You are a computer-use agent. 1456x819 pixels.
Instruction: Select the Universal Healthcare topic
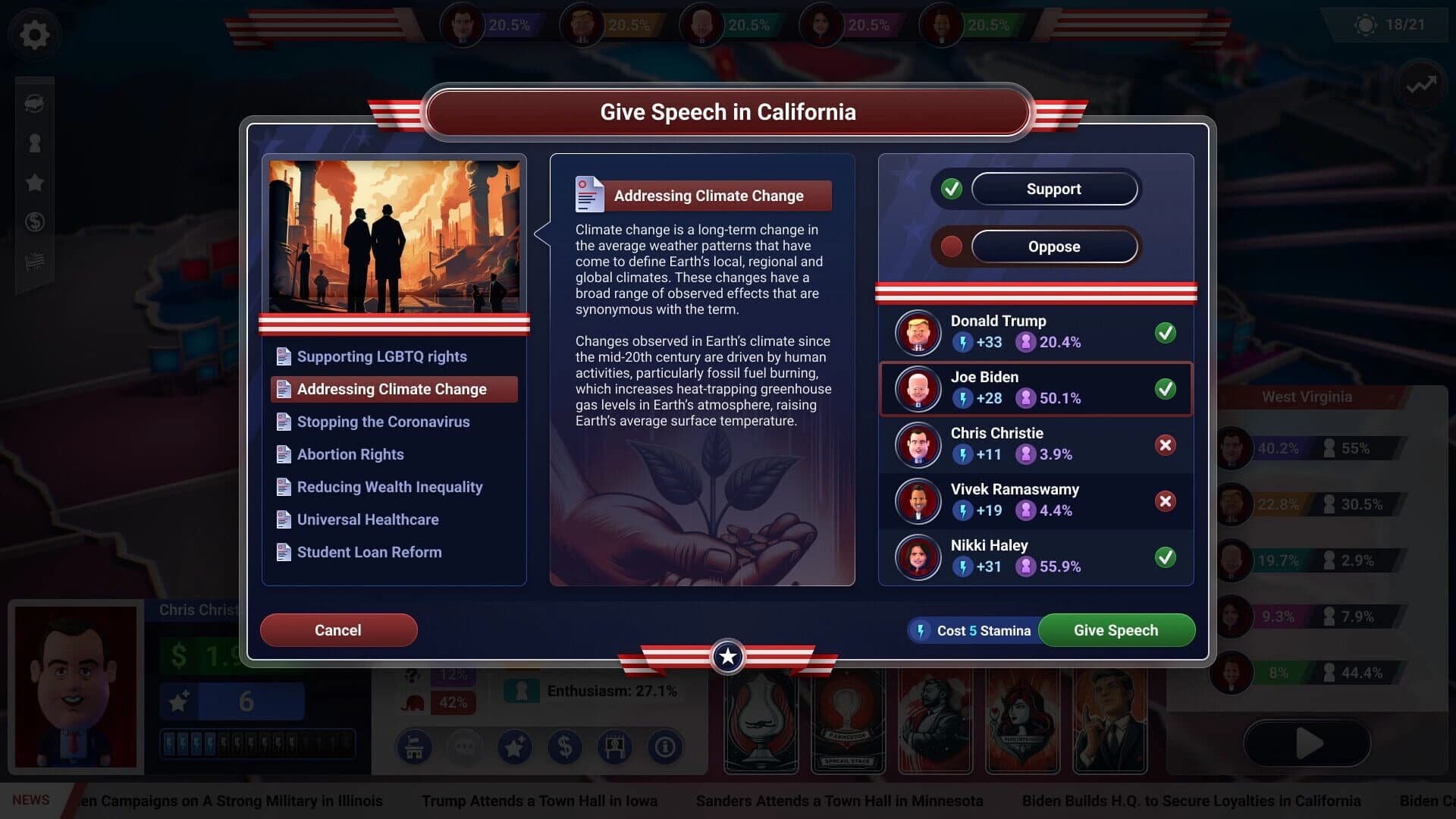pyautogui.click(x=368, y=519)
